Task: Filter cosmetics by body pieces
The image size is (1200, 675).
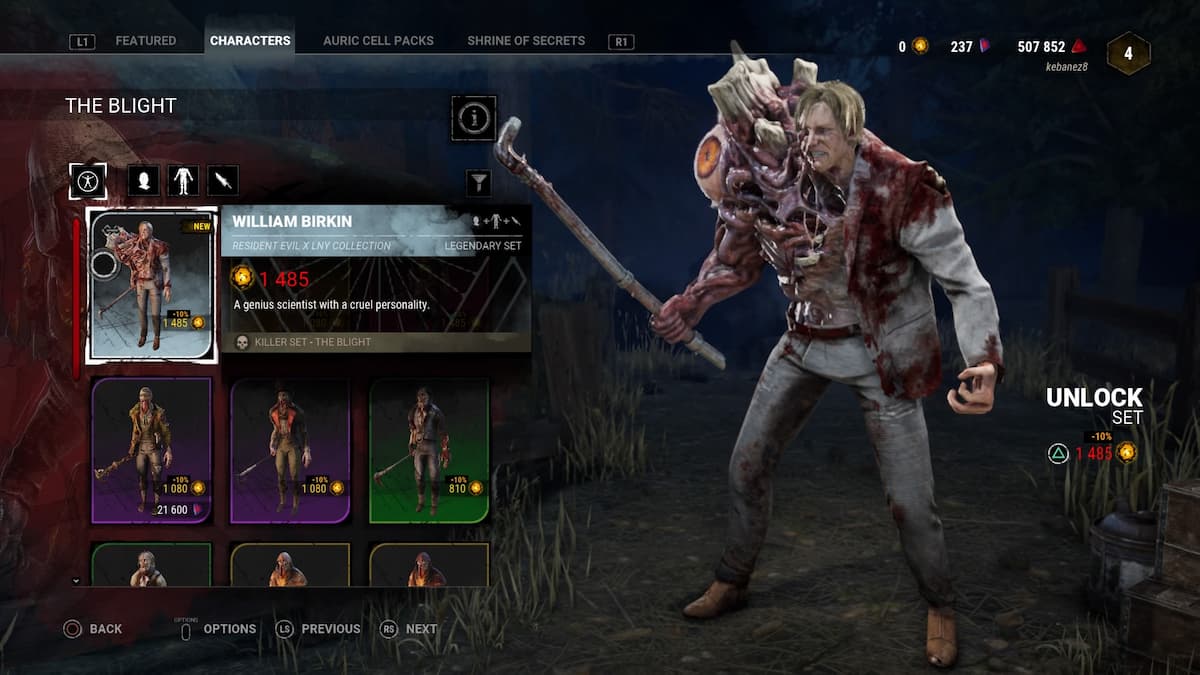Action: tap(183, 181)
